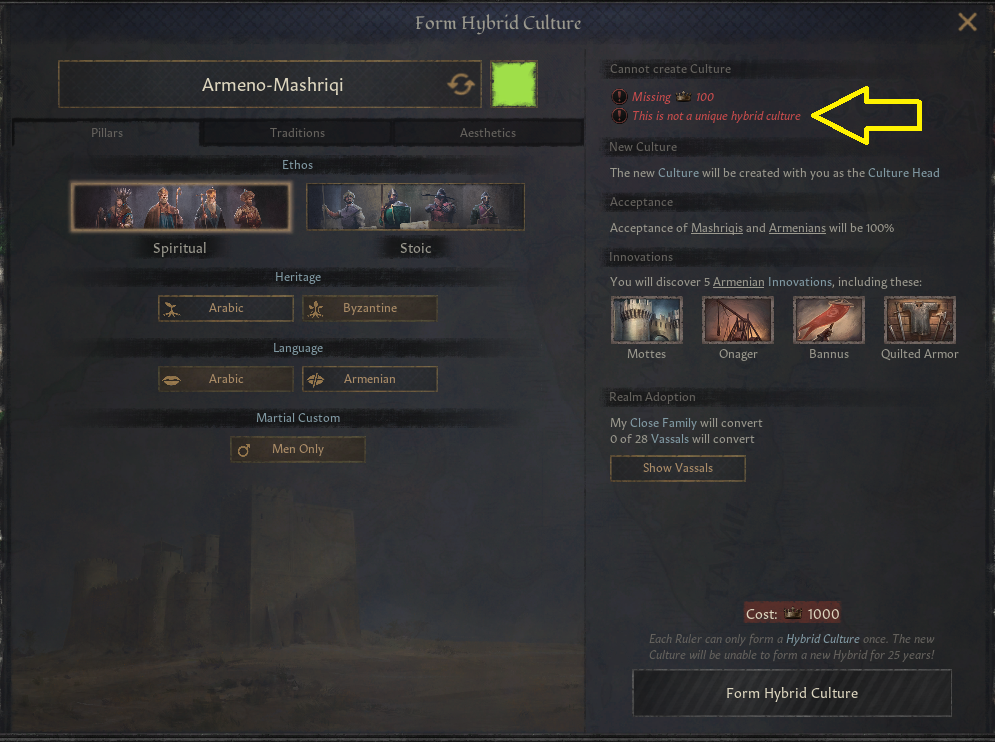The image size is (995, 742).
Task: Randomize the culture name with the refresh icon
Action: coord(461,85)
